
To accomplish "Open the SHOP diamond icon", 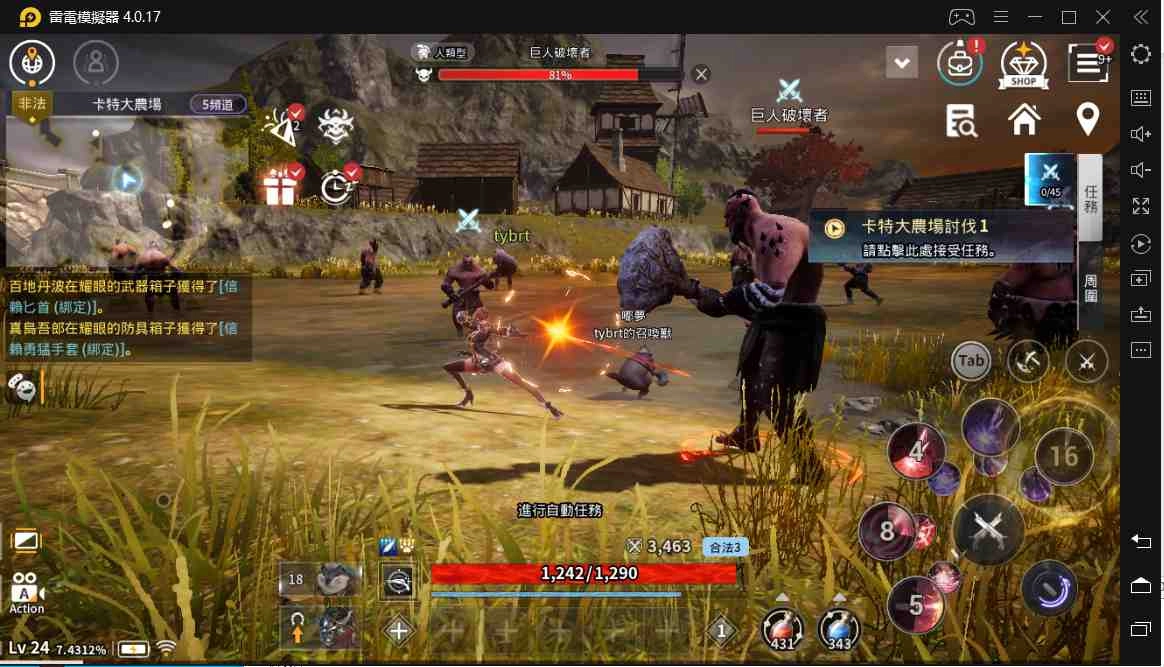I will point(1023,62).
